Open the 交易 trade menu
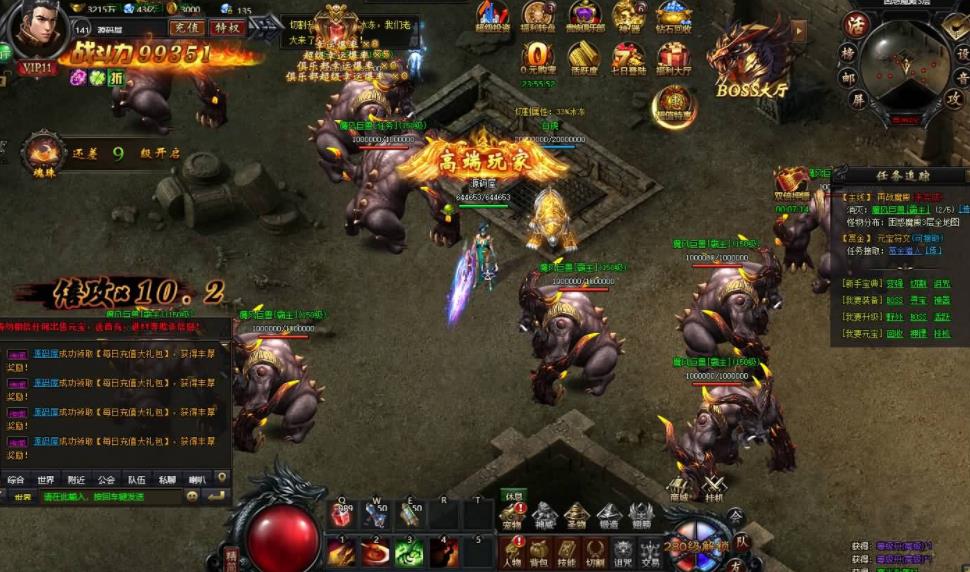This screenshot has width=970, height=572. 649,550
